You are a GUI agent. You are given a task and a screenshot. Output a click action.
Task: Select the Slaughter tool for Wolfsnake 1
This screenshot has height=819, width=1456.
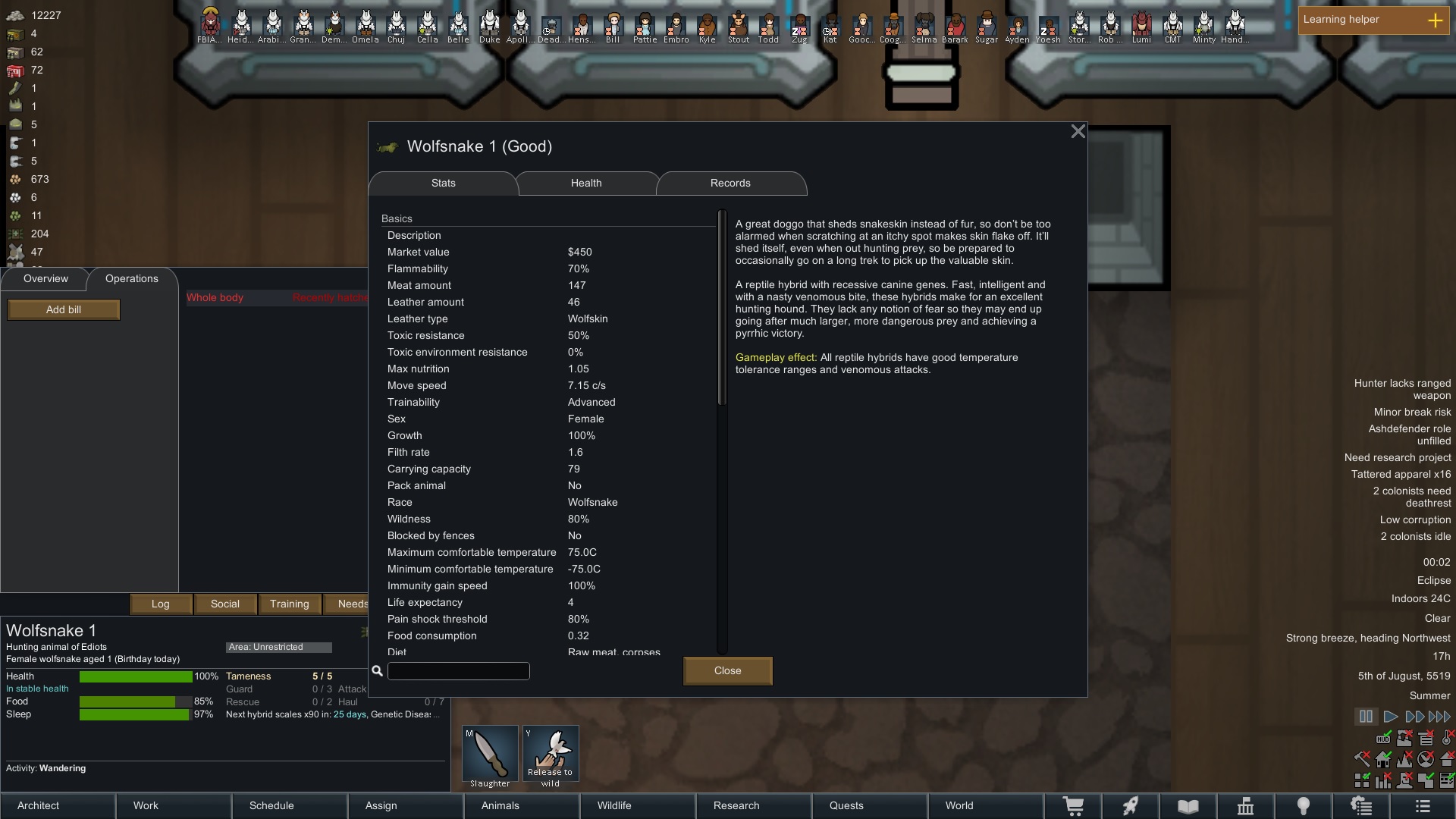point(489,753)
